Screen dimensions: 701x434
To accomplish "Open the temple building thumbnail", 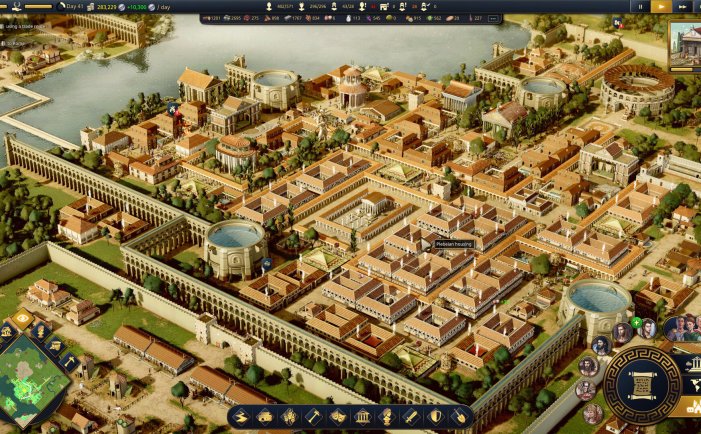I will click(685, 43).
